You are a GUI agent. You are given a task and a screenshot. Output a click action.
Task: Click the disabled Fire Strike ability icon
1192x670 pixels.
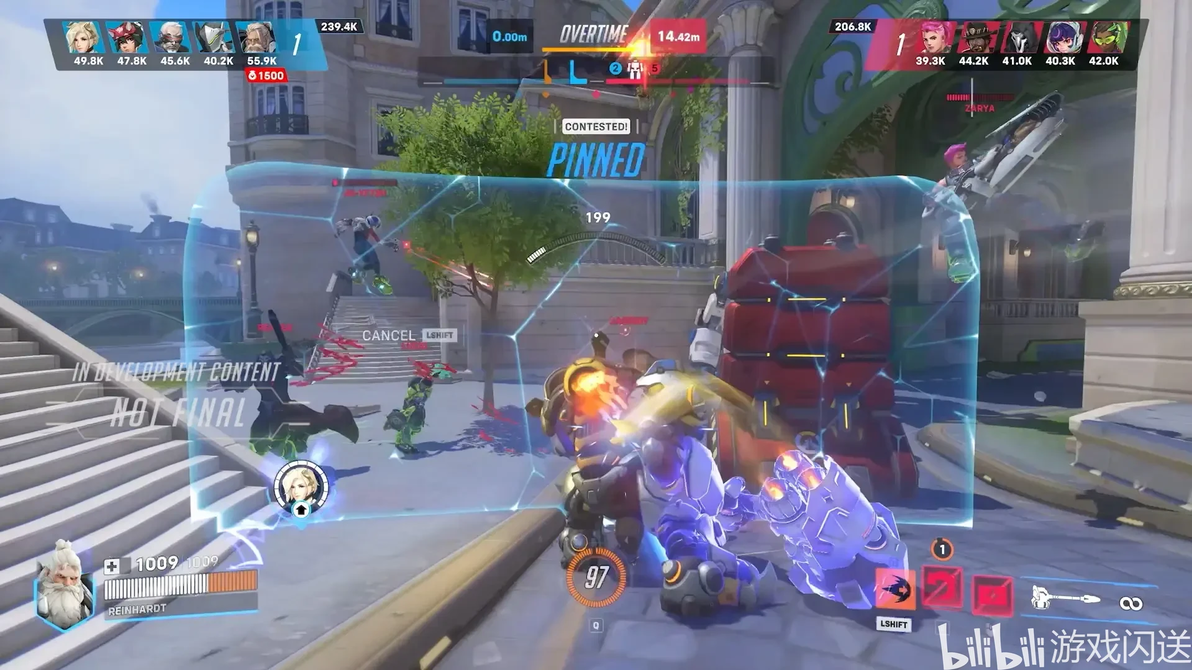coord(941,587)
